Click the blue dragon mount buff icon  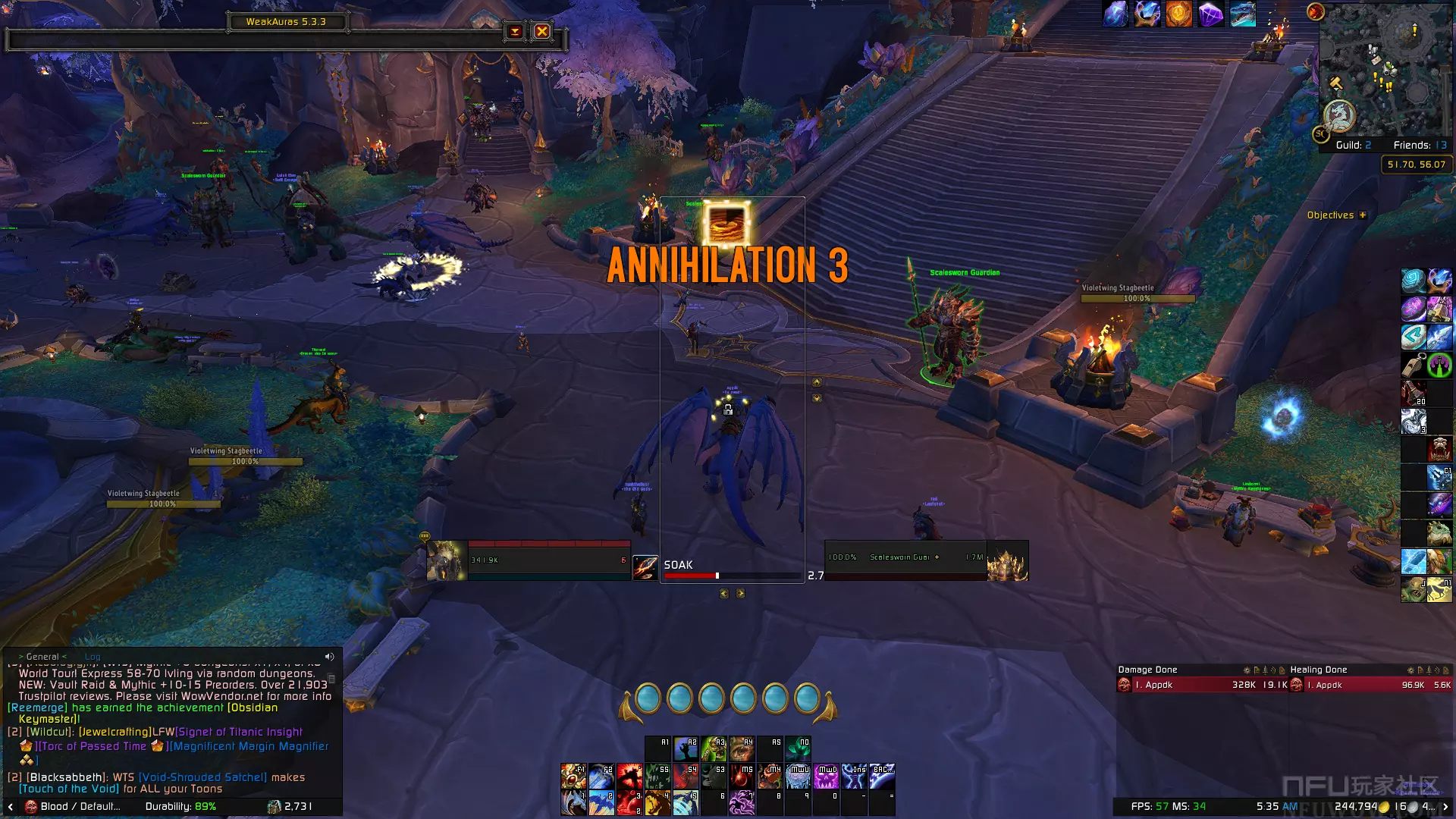pos(1242,14)
